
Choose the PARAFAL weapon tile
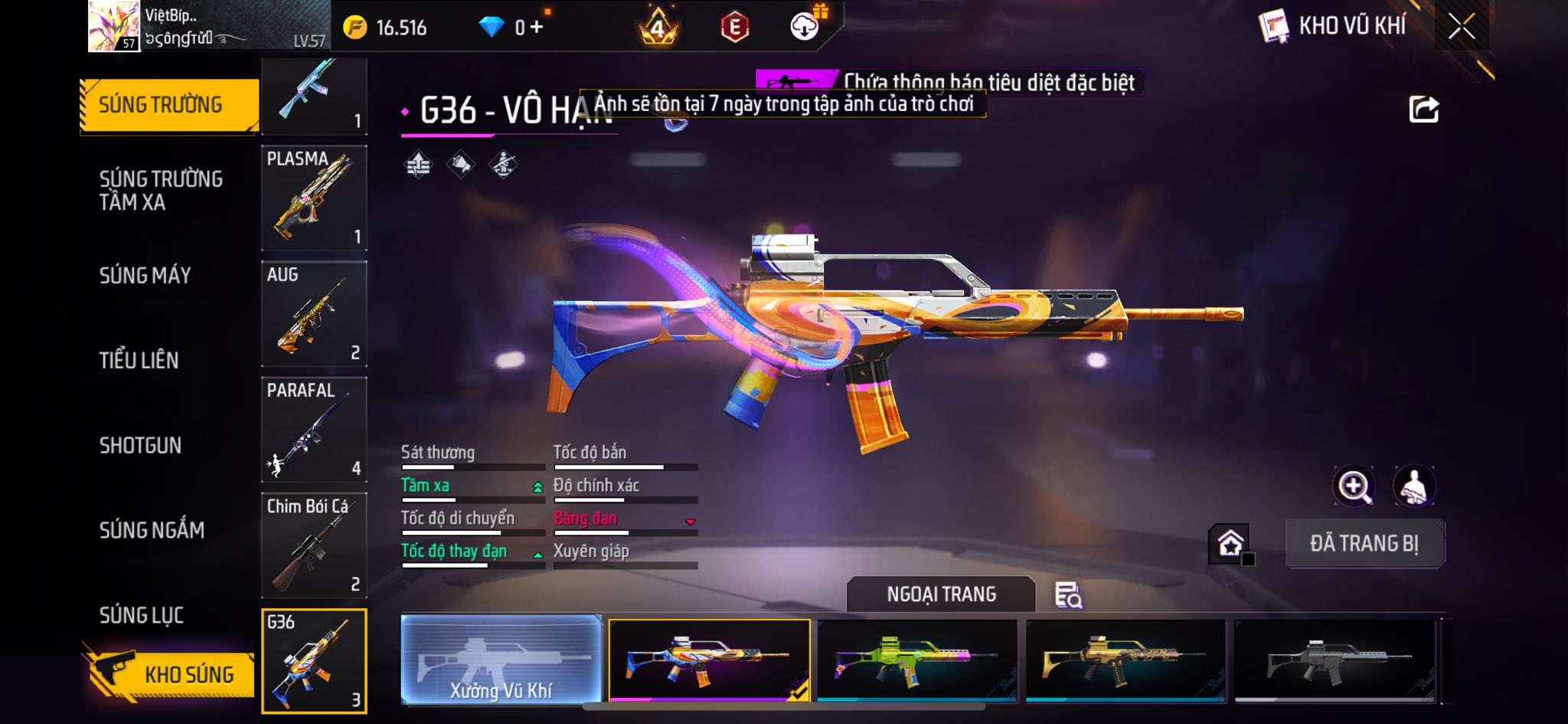(x=314, y=429)
